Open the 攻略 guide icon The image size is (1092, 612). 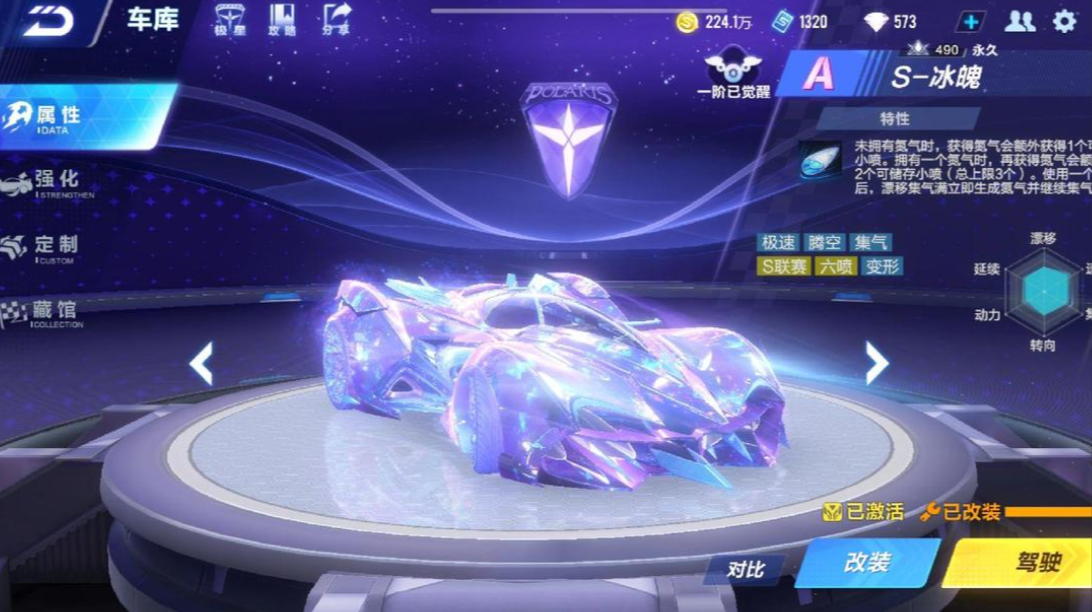[283, 19]
